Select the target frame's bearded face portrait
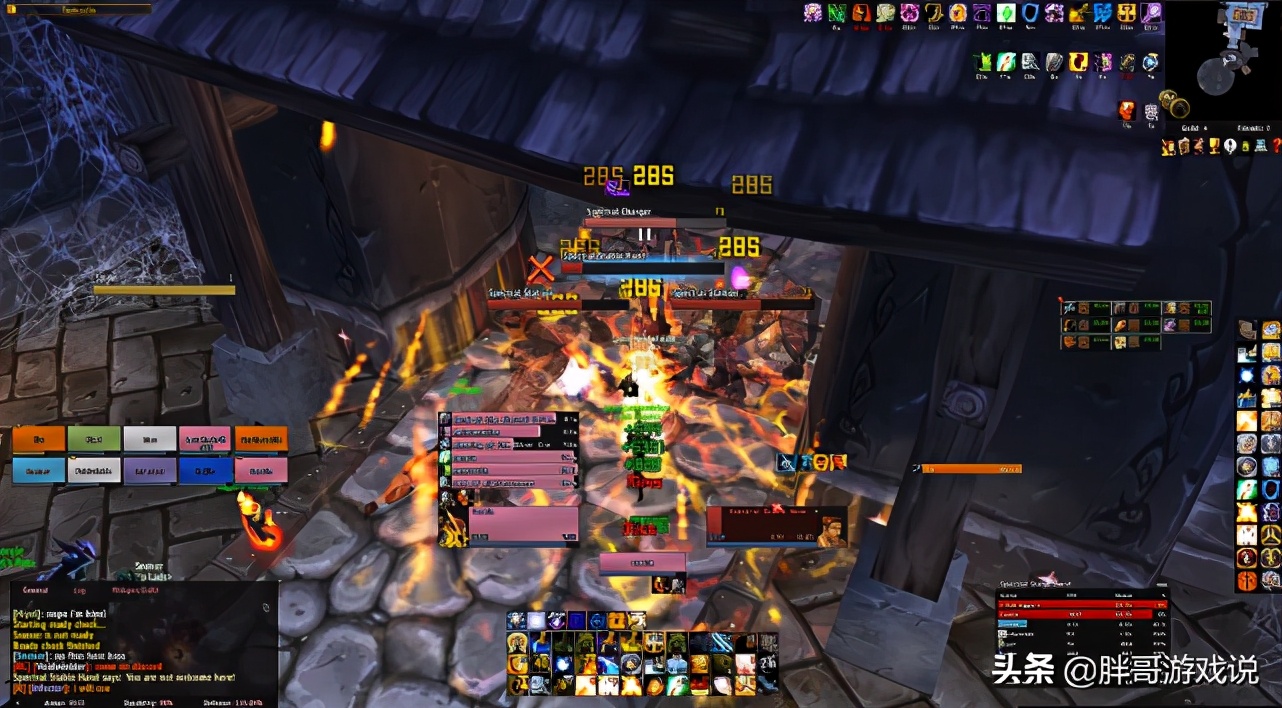Image resolution: width=1282 pixels, height=708 pixels. (830, 529)
